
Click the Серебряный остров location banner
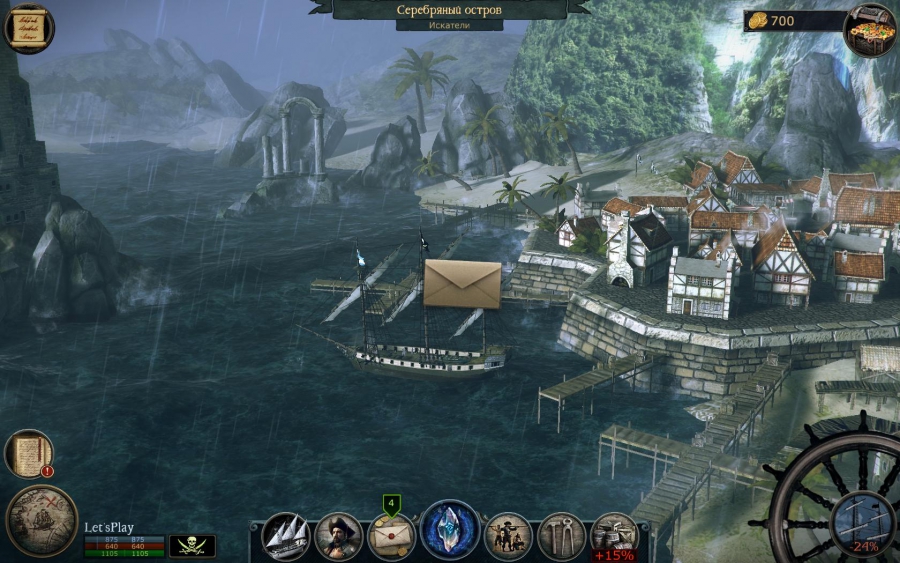coord(449,11)
